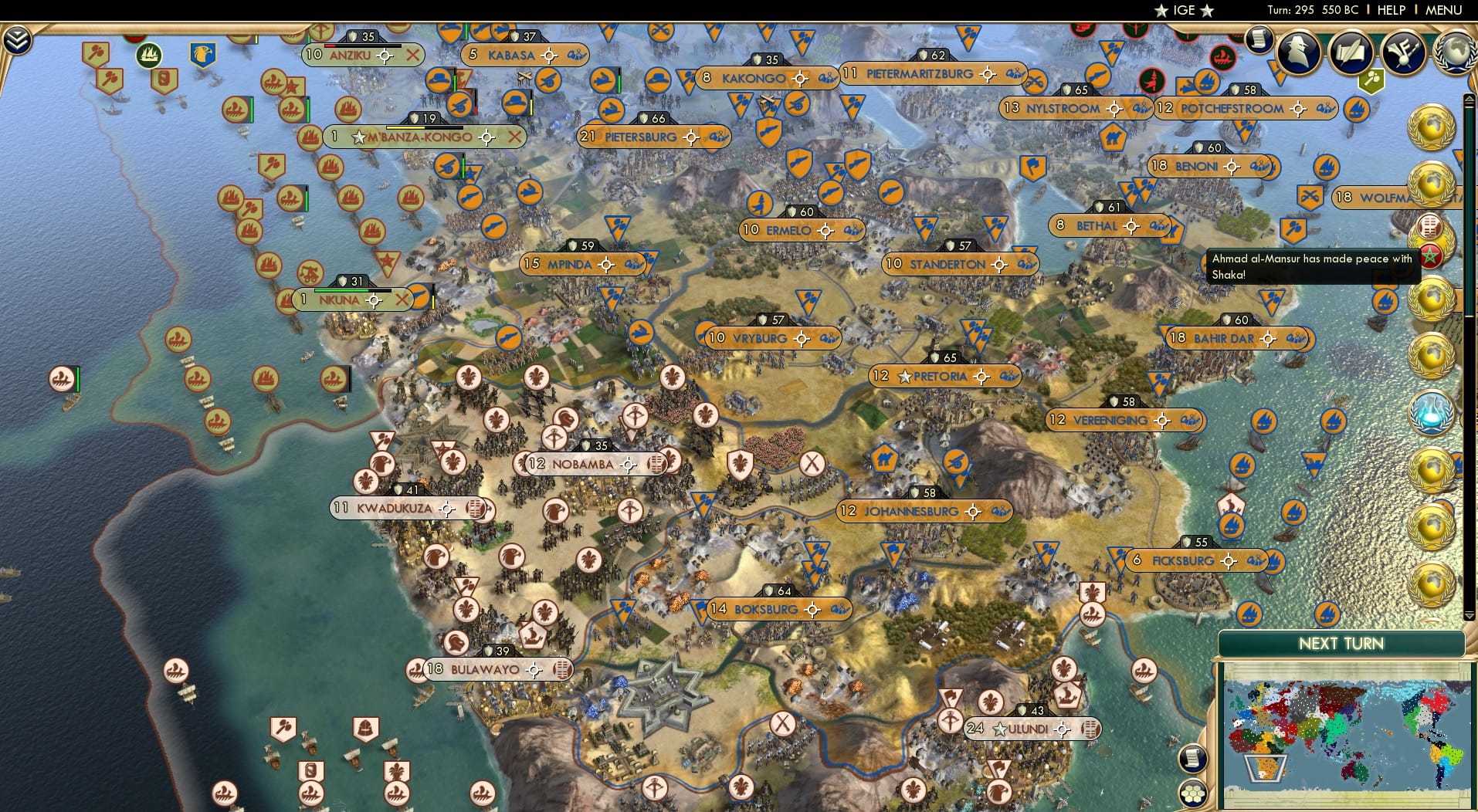The image size is (1478, 812).
Task: Open the Culture Overview banner icon
Action: [x=1402, y=51]
